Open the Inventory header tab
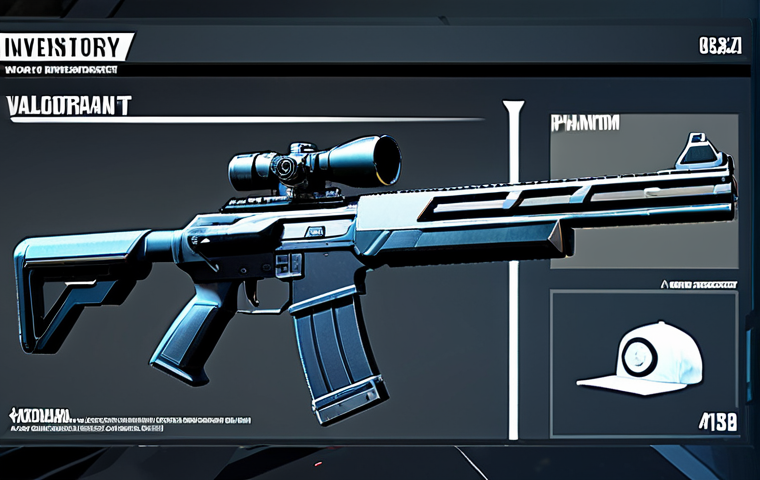Screen dimensions: 760x480 click(x=66, y=47)
